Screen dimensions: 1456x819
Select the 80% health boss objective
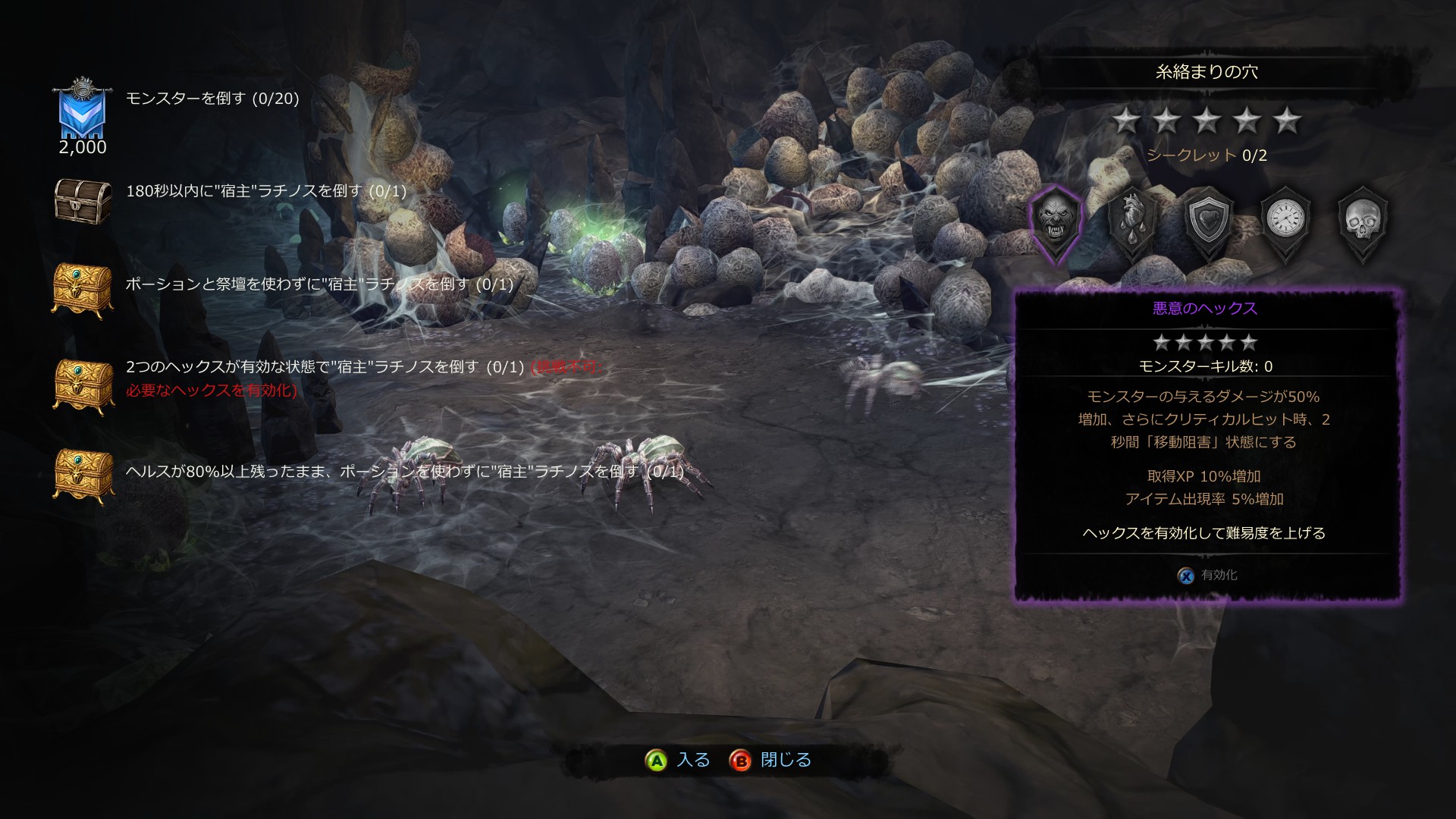pyautogui.click(x=404, y=472)
